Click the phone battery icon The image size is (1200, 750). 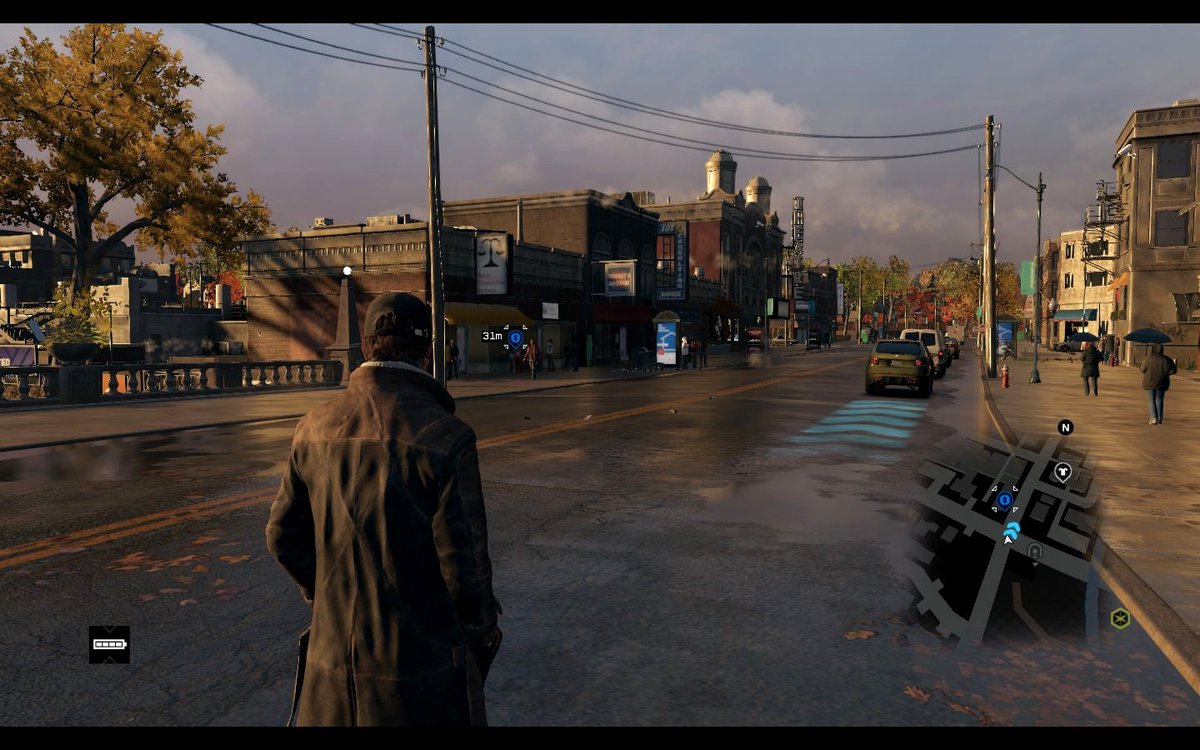click(109, 645)
